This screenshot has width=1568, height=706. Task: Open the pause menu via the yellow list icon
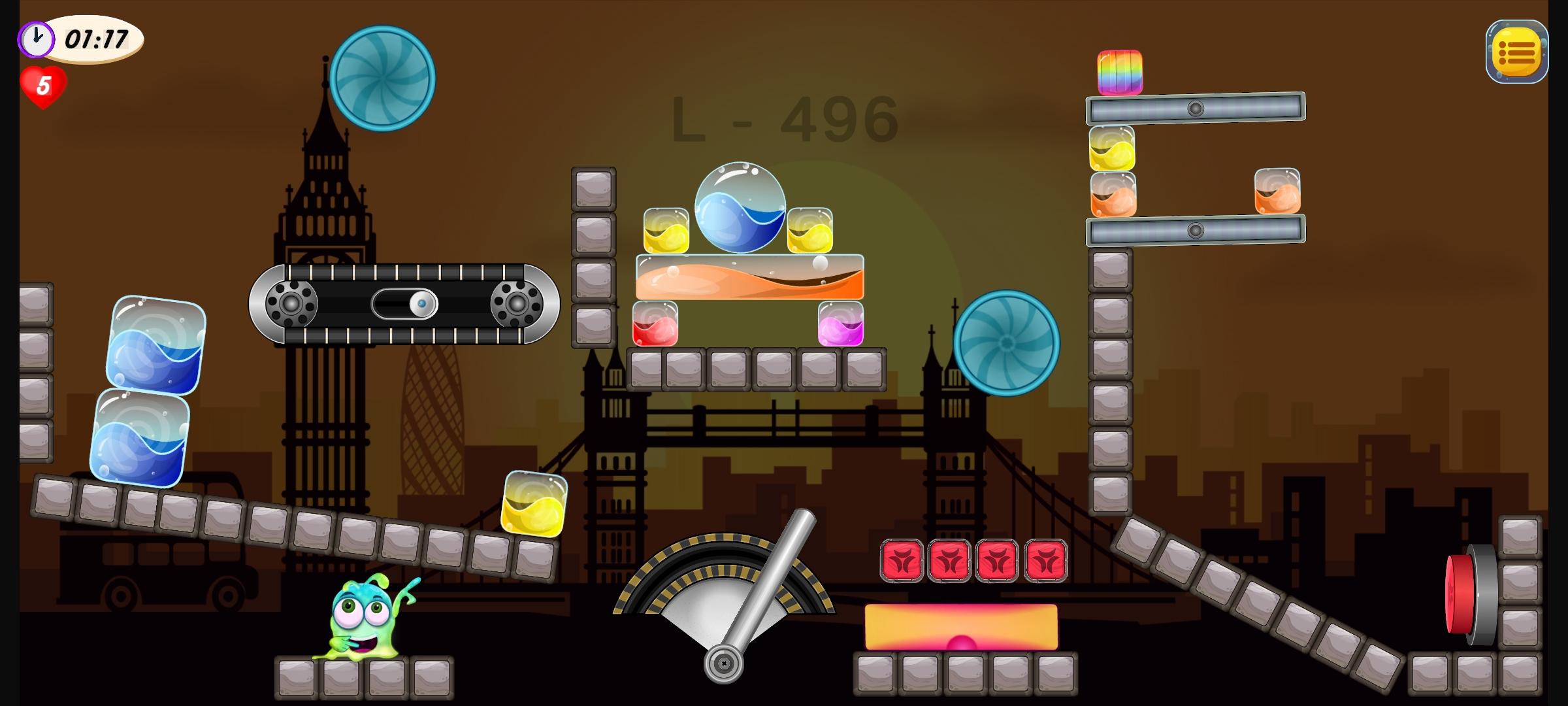pos(1517,52)
